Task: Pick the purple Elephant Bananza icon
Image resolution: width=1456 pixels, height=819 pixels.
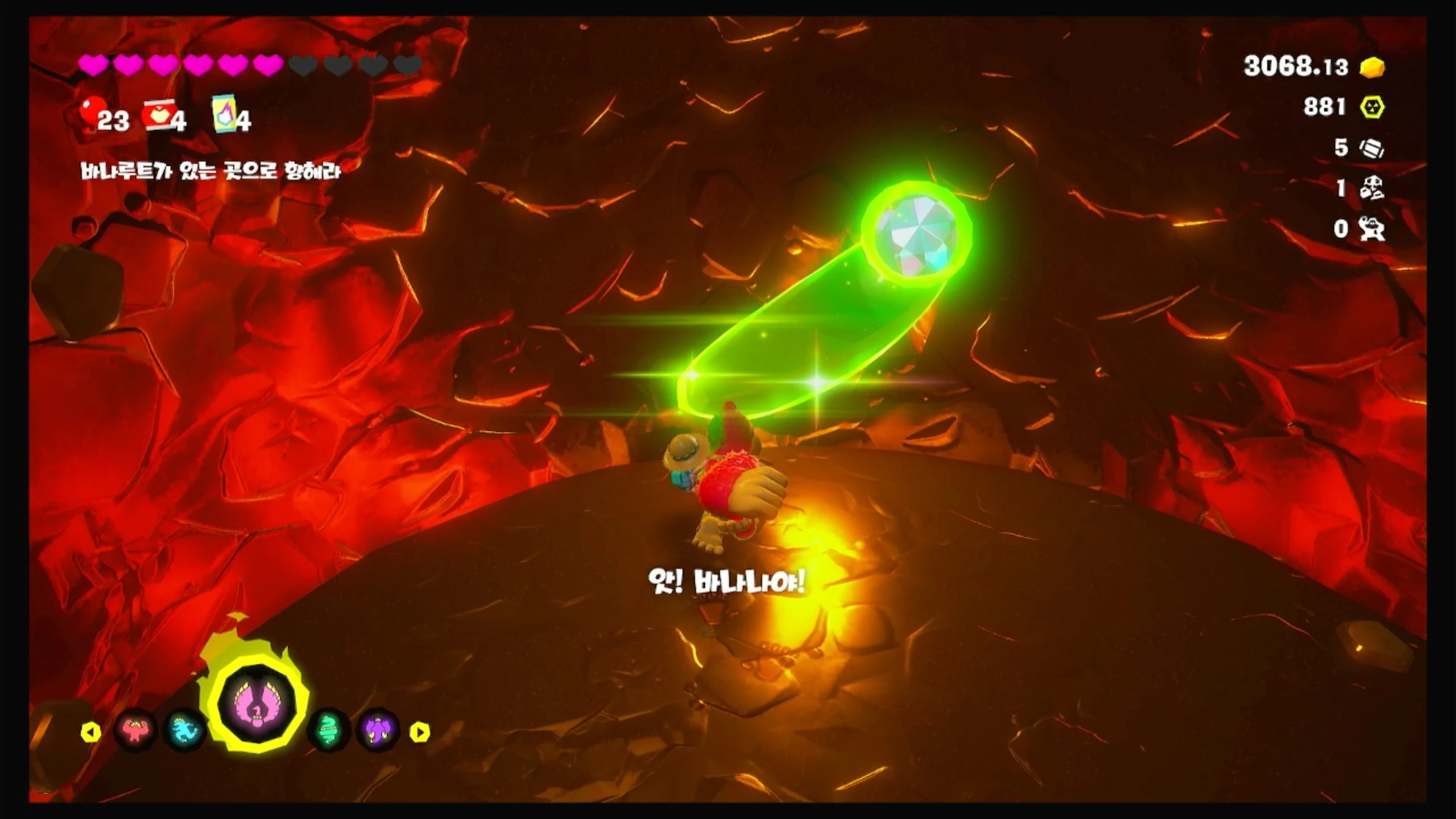Action: click(378, 730)
